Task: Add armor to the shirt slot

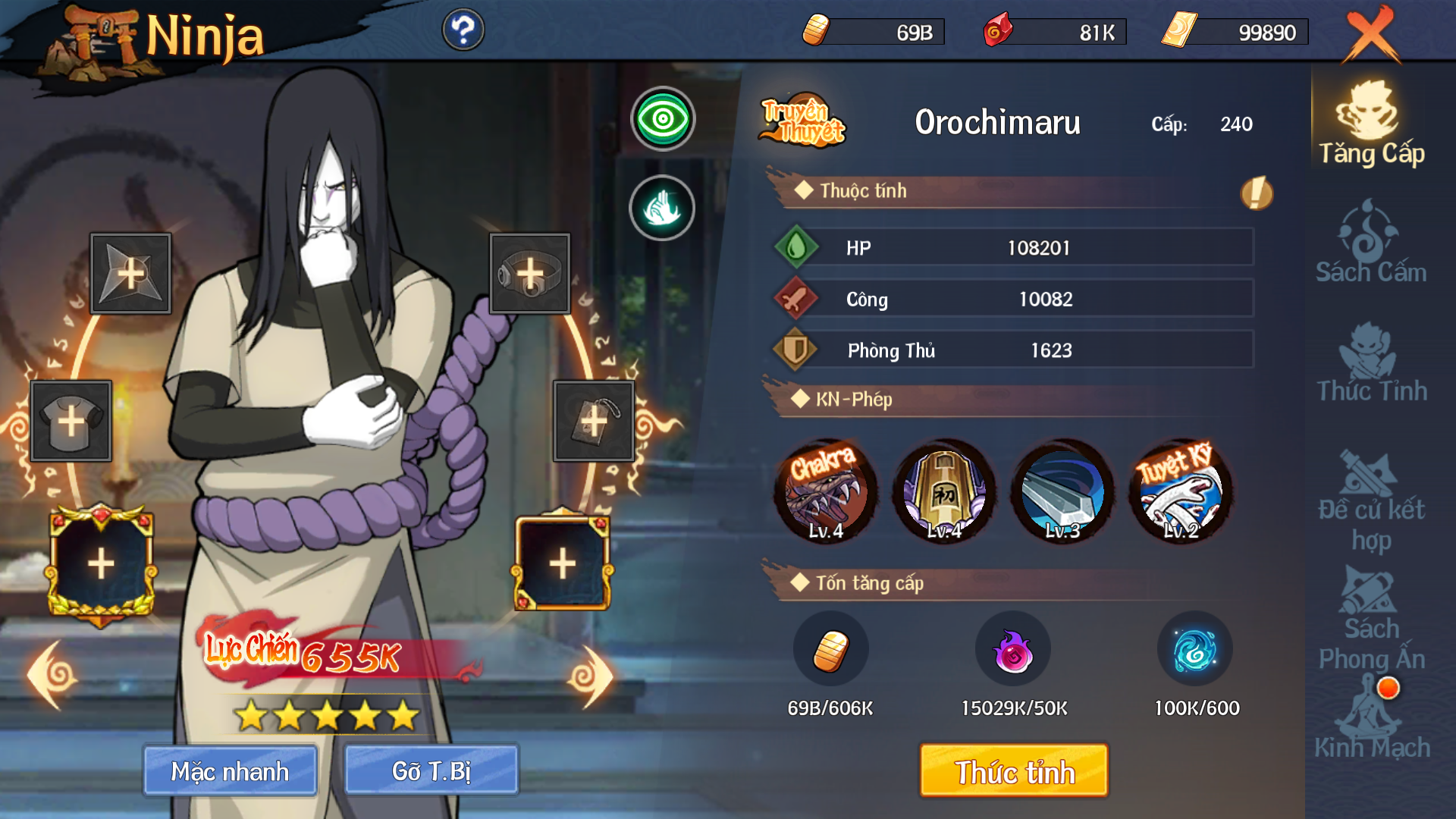Action: tap(71, 421)
